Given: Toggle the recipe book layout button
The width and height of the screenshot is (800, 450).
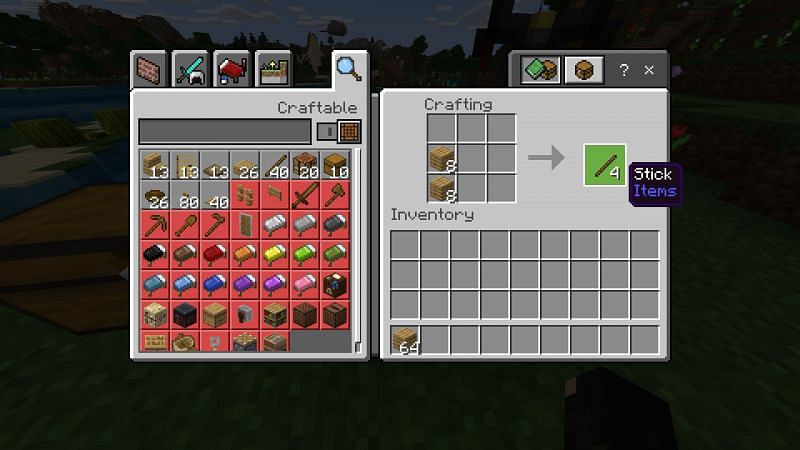Looking at the screenshot, I should (x=539, y=71).
